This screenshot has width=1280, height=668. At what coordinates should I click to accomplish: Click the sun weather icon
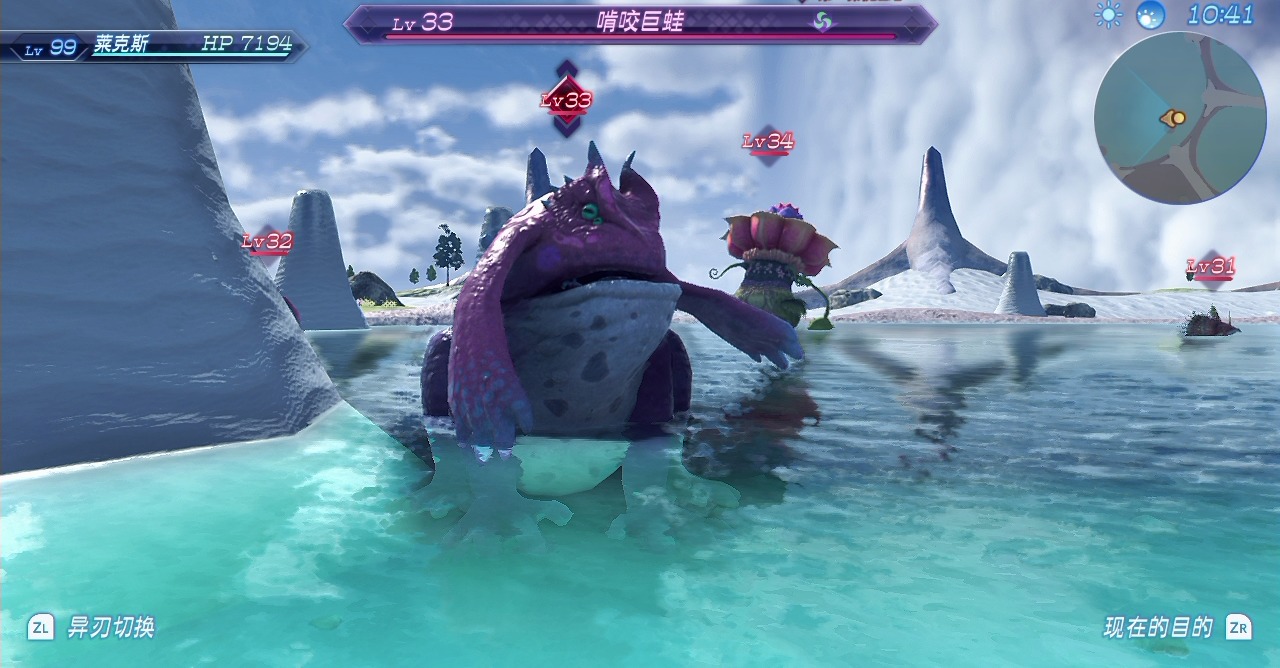point(1108,14)
